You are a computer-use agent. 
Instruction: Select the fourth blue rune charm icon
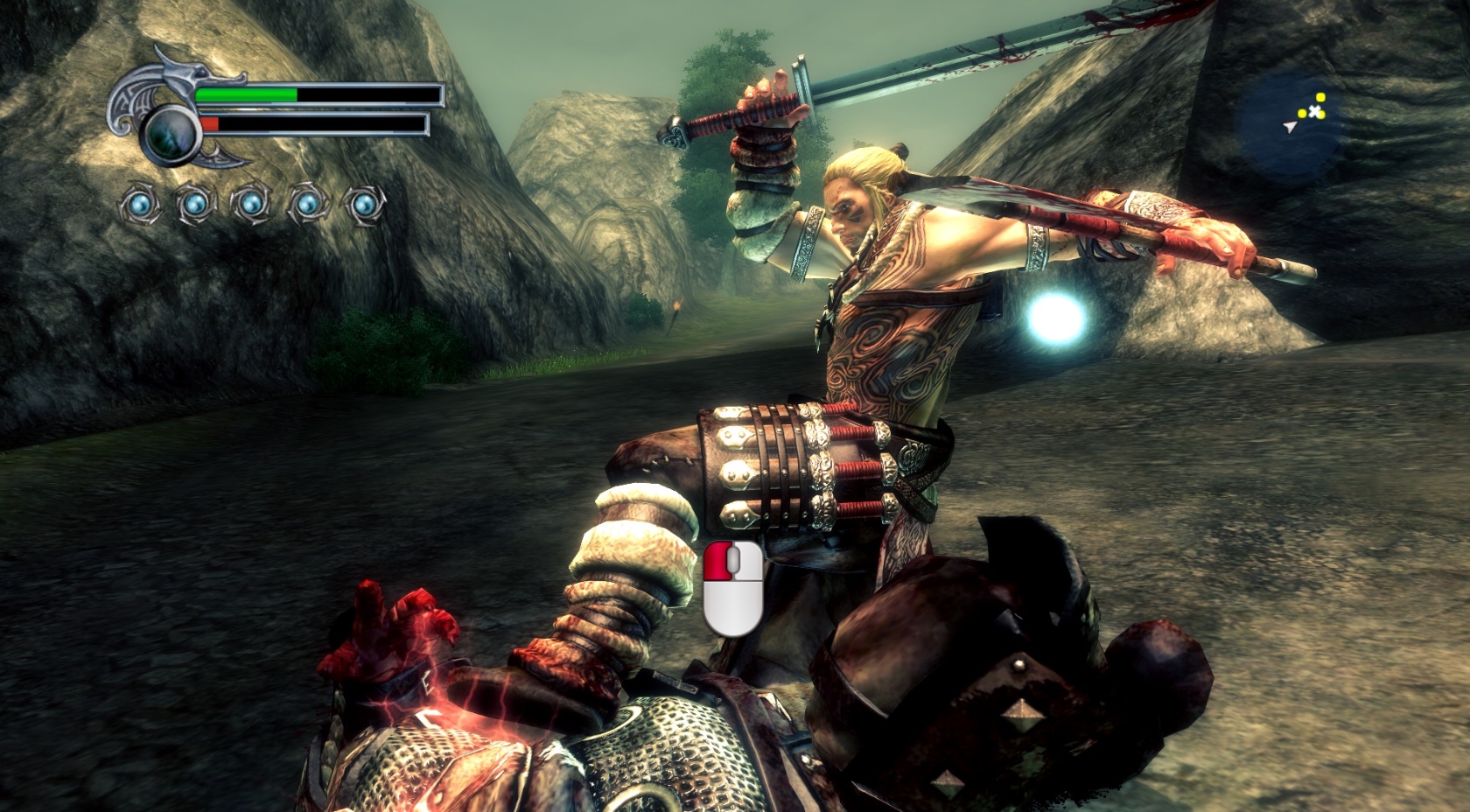(x=306, y=202)
